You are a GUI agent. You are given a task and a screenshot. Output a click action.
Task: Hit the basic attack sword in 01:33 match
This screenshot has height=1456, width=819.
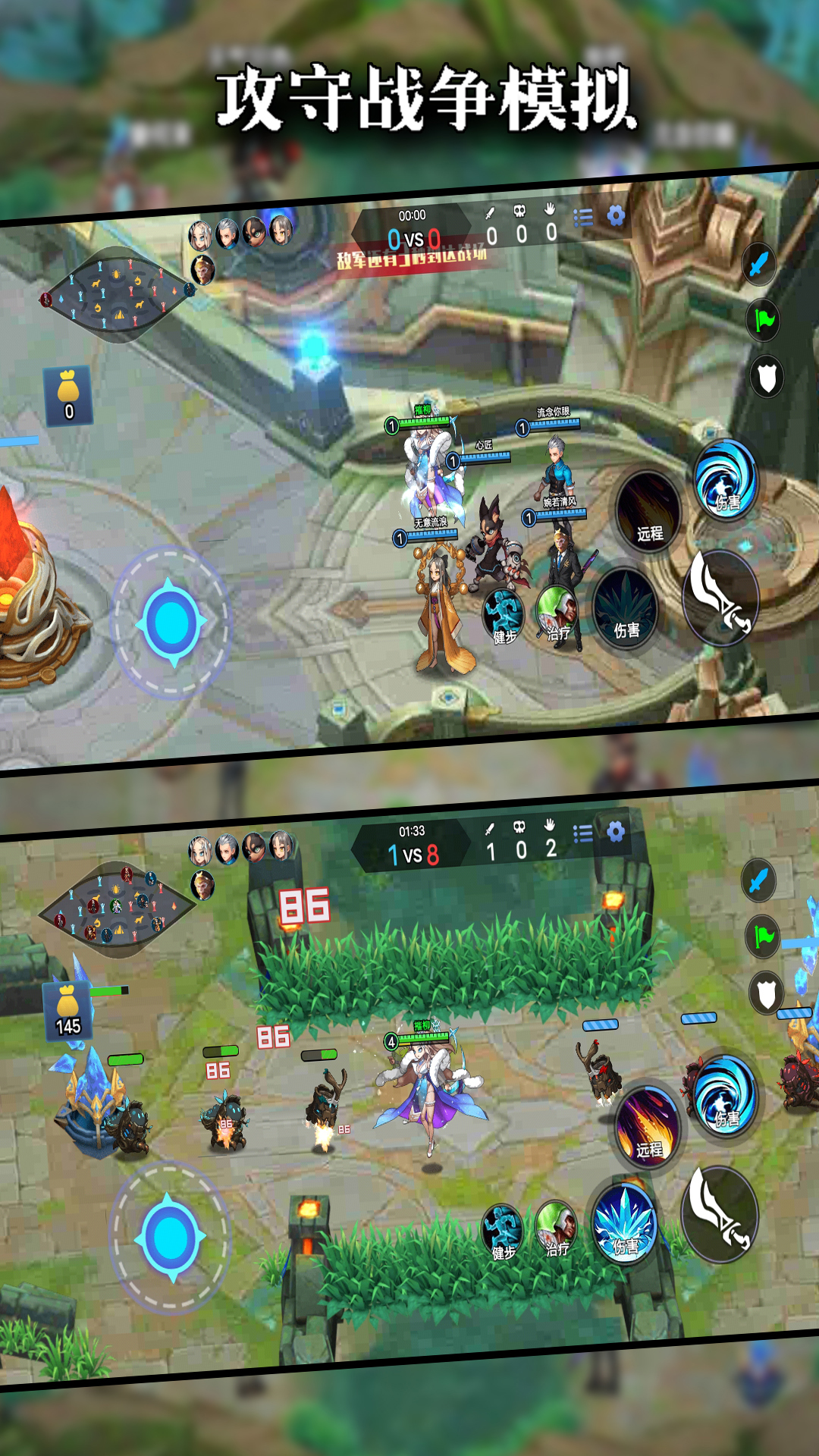point(720,1213)
